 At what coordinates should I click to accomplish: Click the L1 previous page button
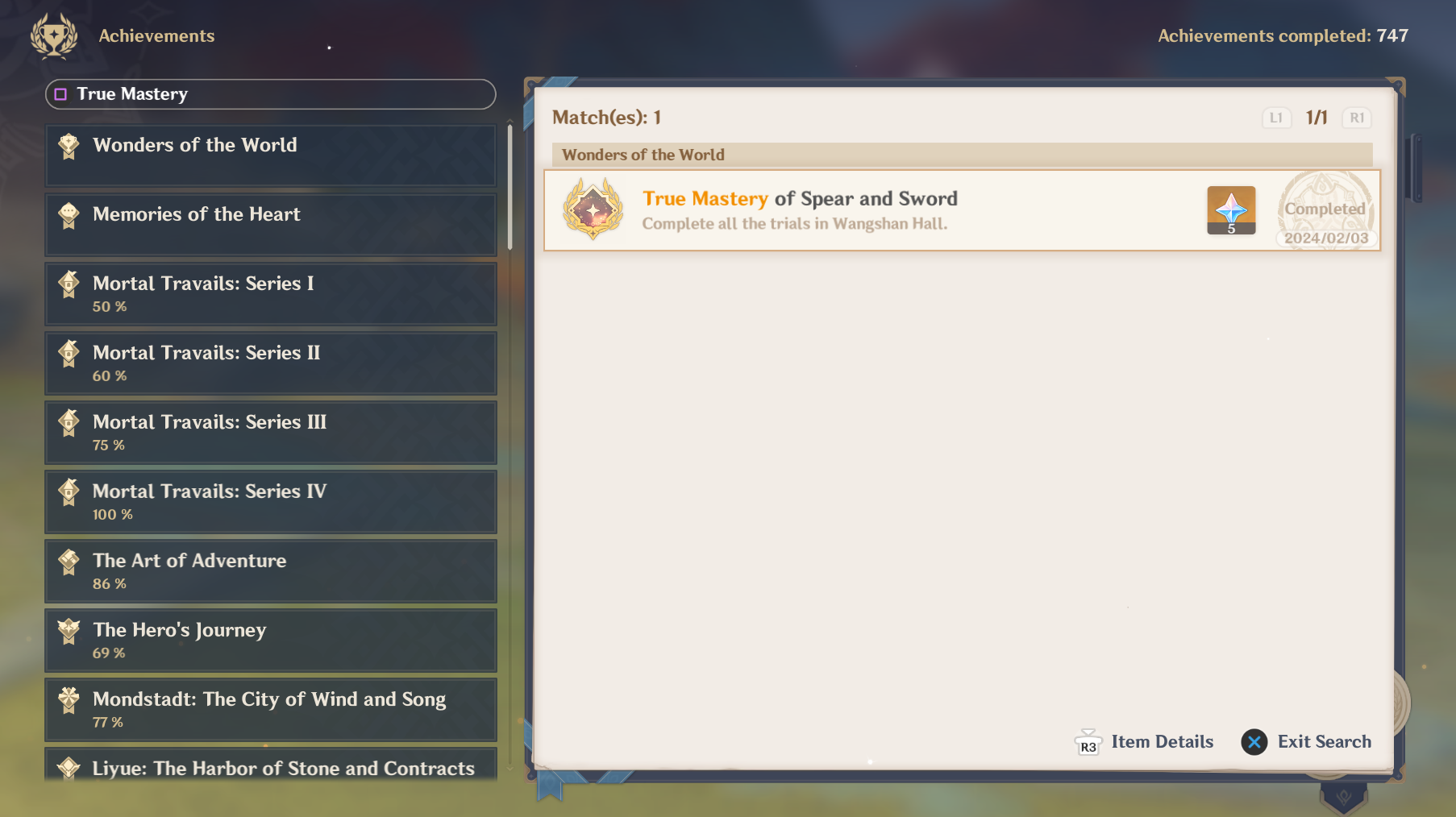point(1277,118)
